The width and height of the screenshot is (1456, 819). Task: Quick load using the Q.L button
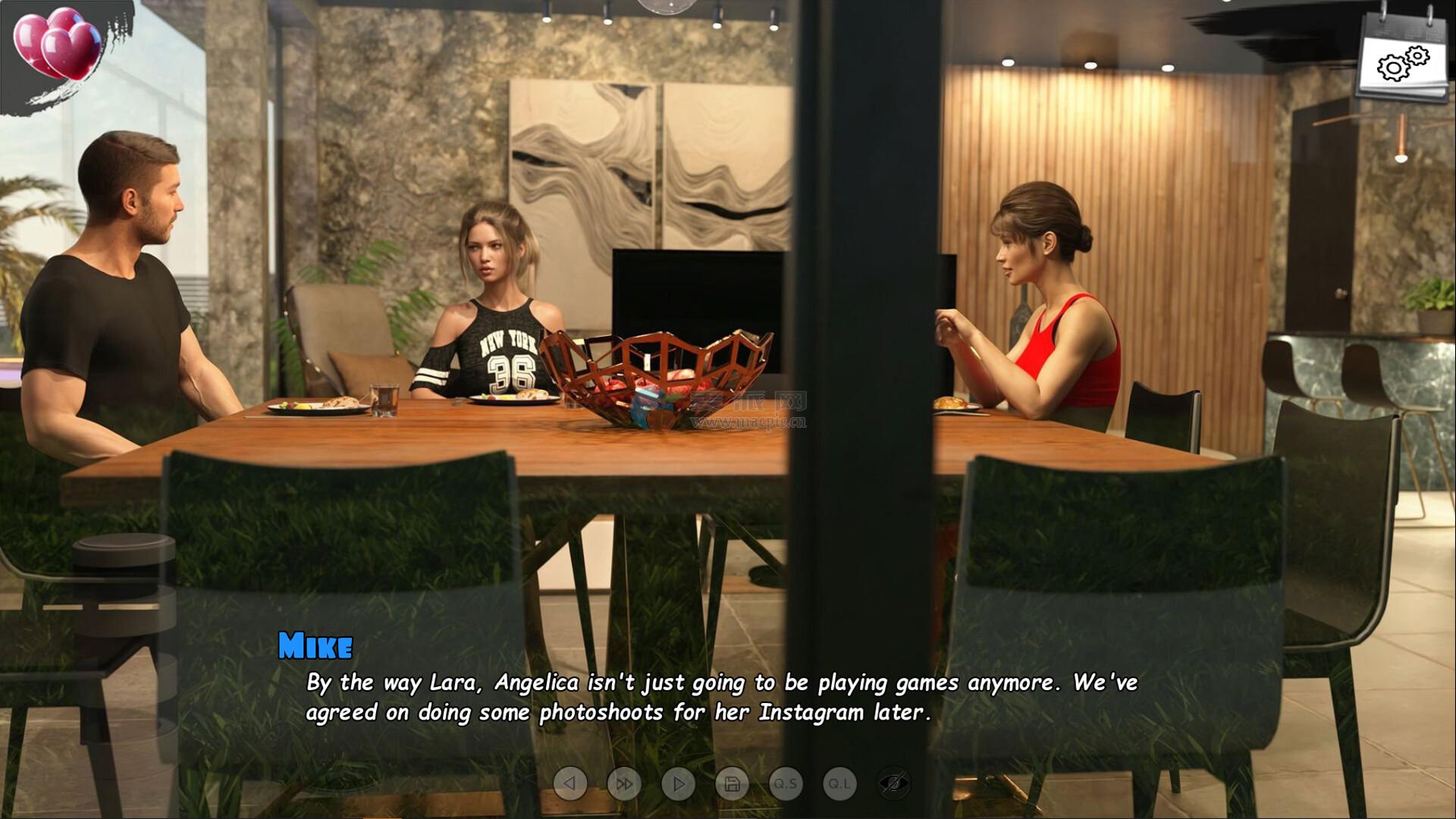[839, 783]
